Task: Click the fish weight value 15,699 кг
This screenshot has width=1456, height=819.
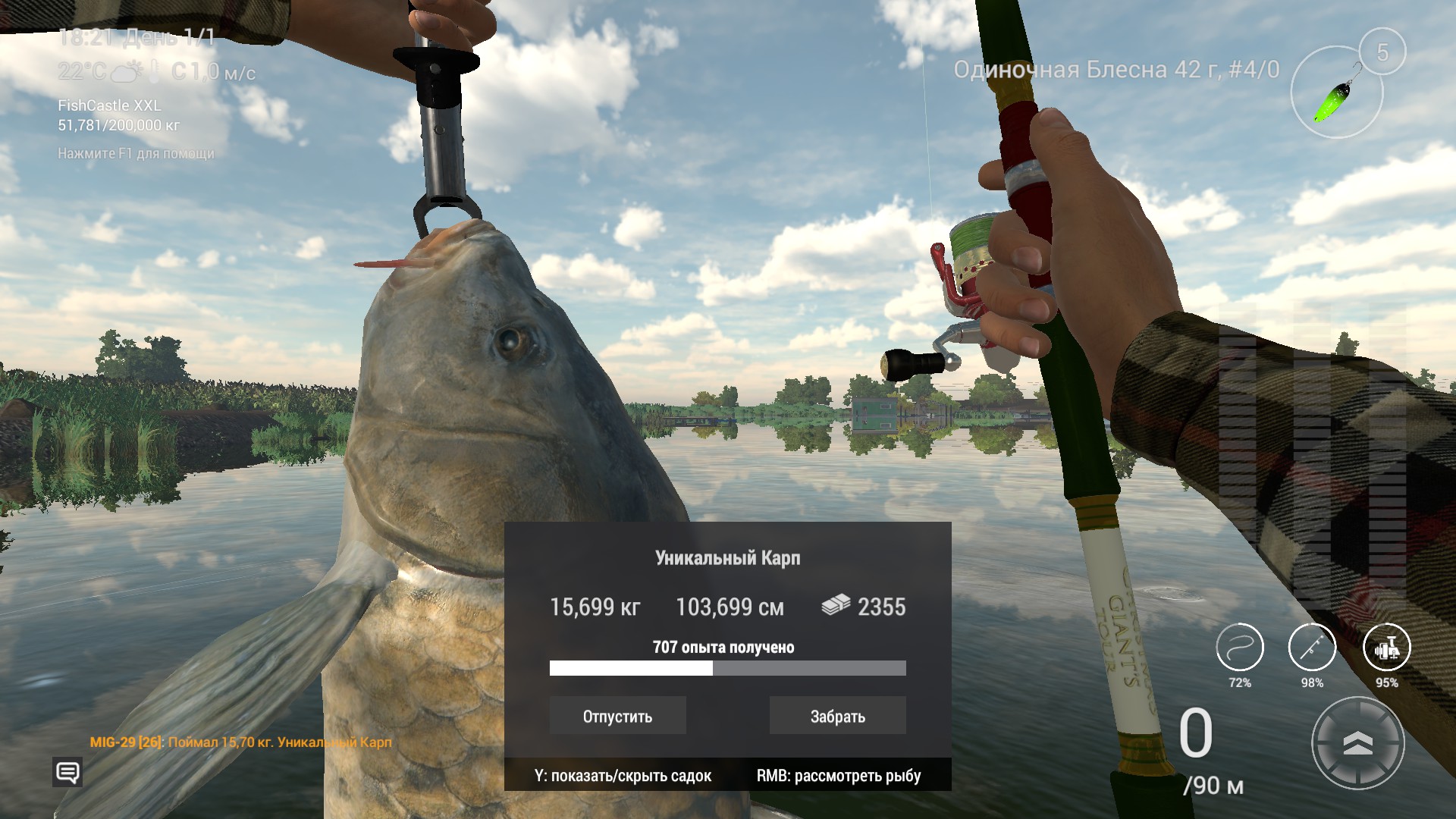Action: [595, 607]
